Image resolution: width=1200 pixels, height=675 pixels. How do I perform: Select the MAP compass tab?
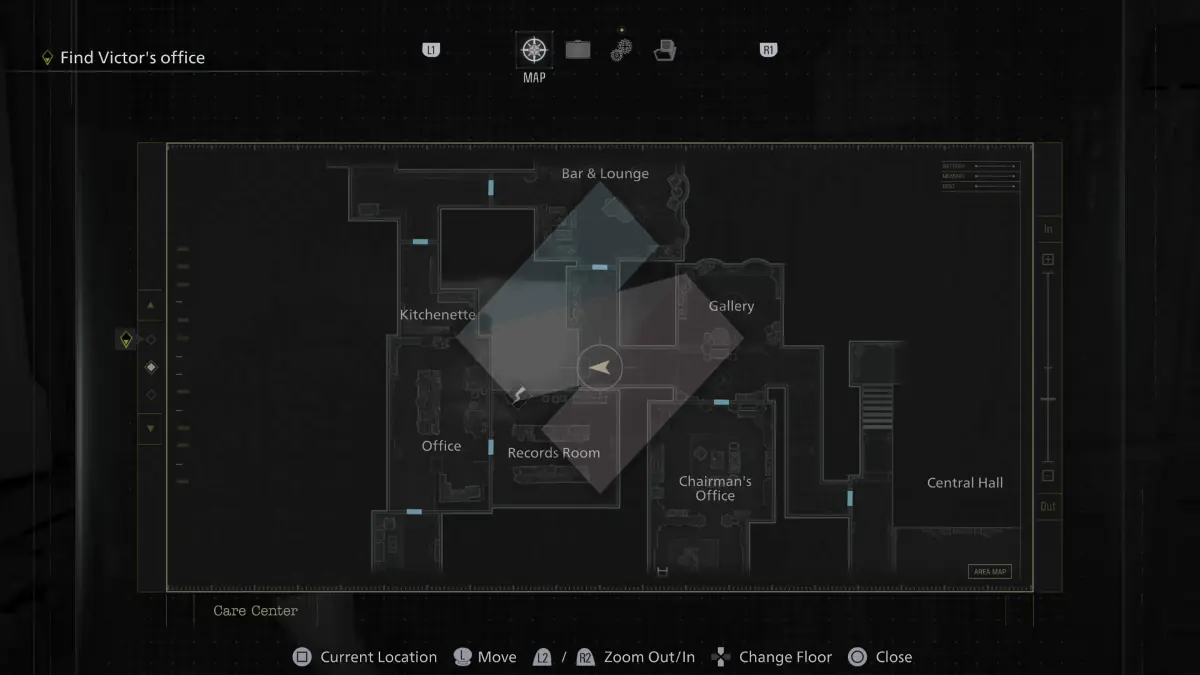pos(534,50)
